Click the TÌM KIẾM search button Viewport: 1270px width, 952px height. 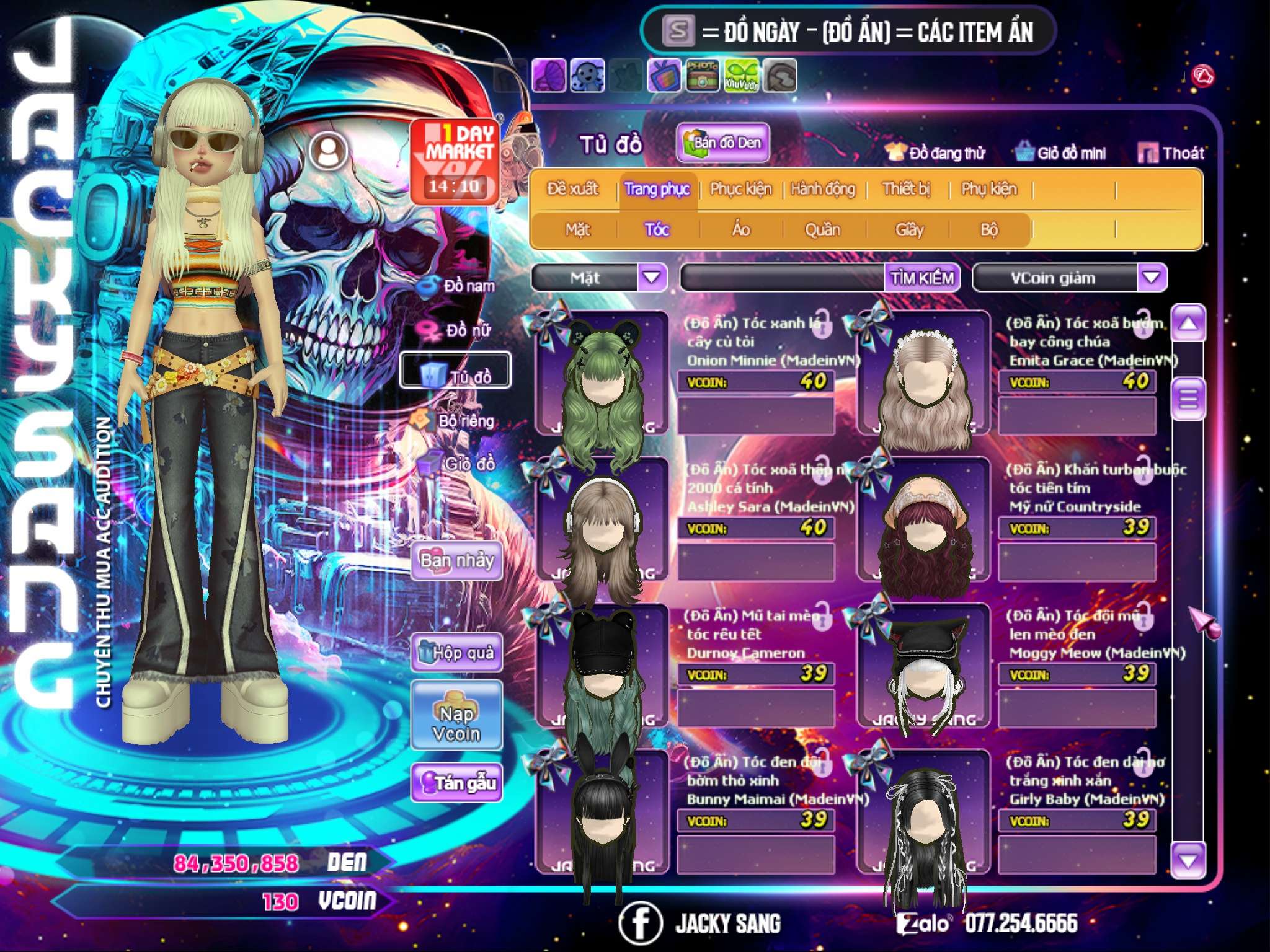[921, 278]
